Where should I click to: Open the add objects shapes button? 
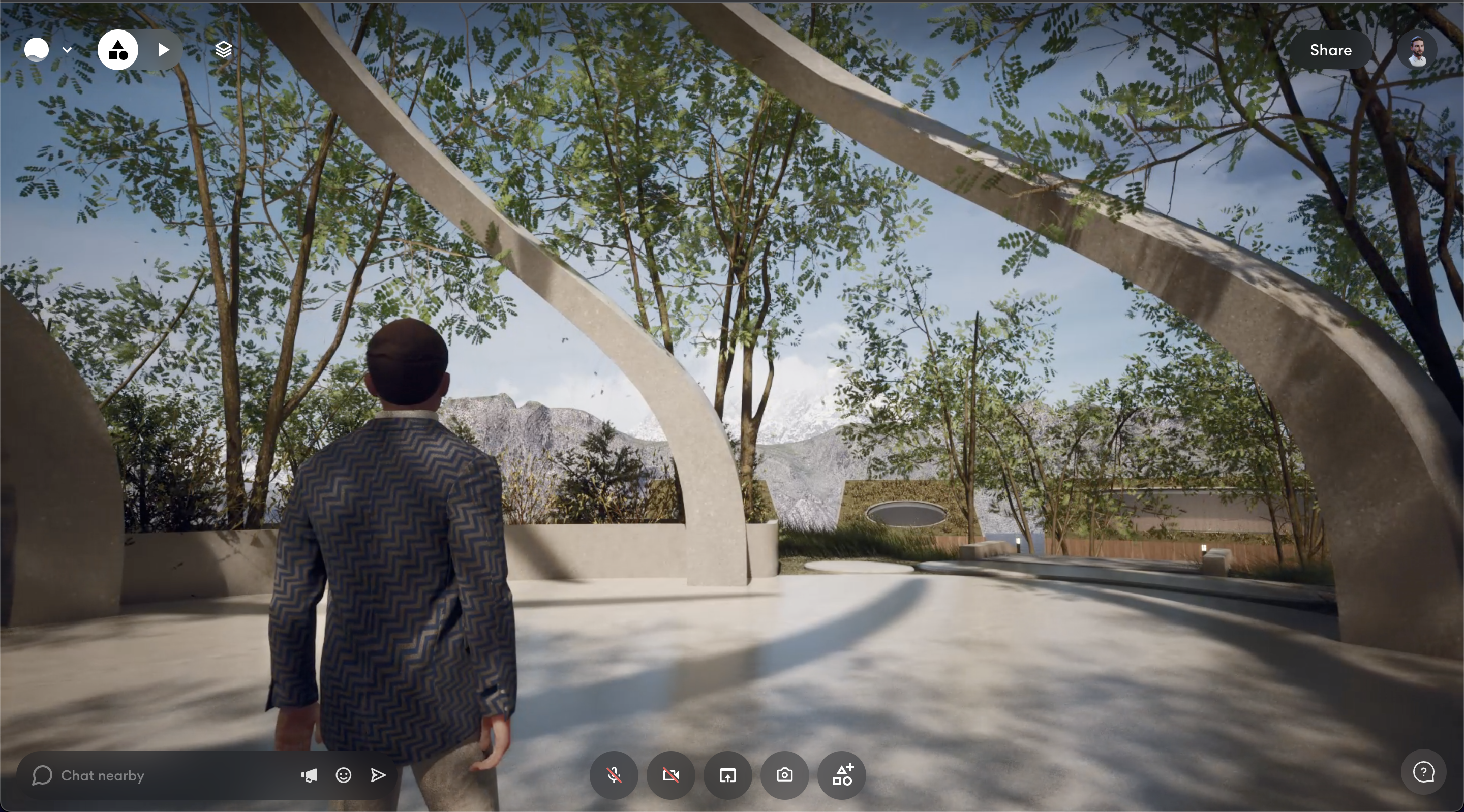[842, 775]
